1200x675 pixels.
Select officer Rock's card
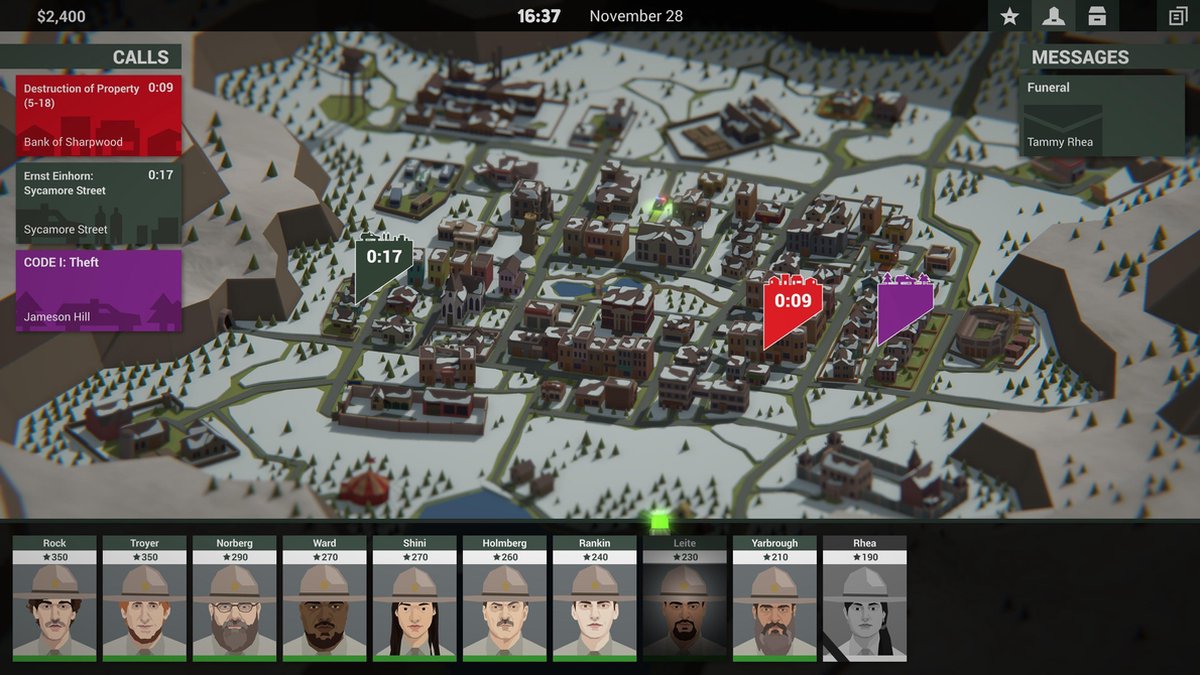tap(55, 598)
